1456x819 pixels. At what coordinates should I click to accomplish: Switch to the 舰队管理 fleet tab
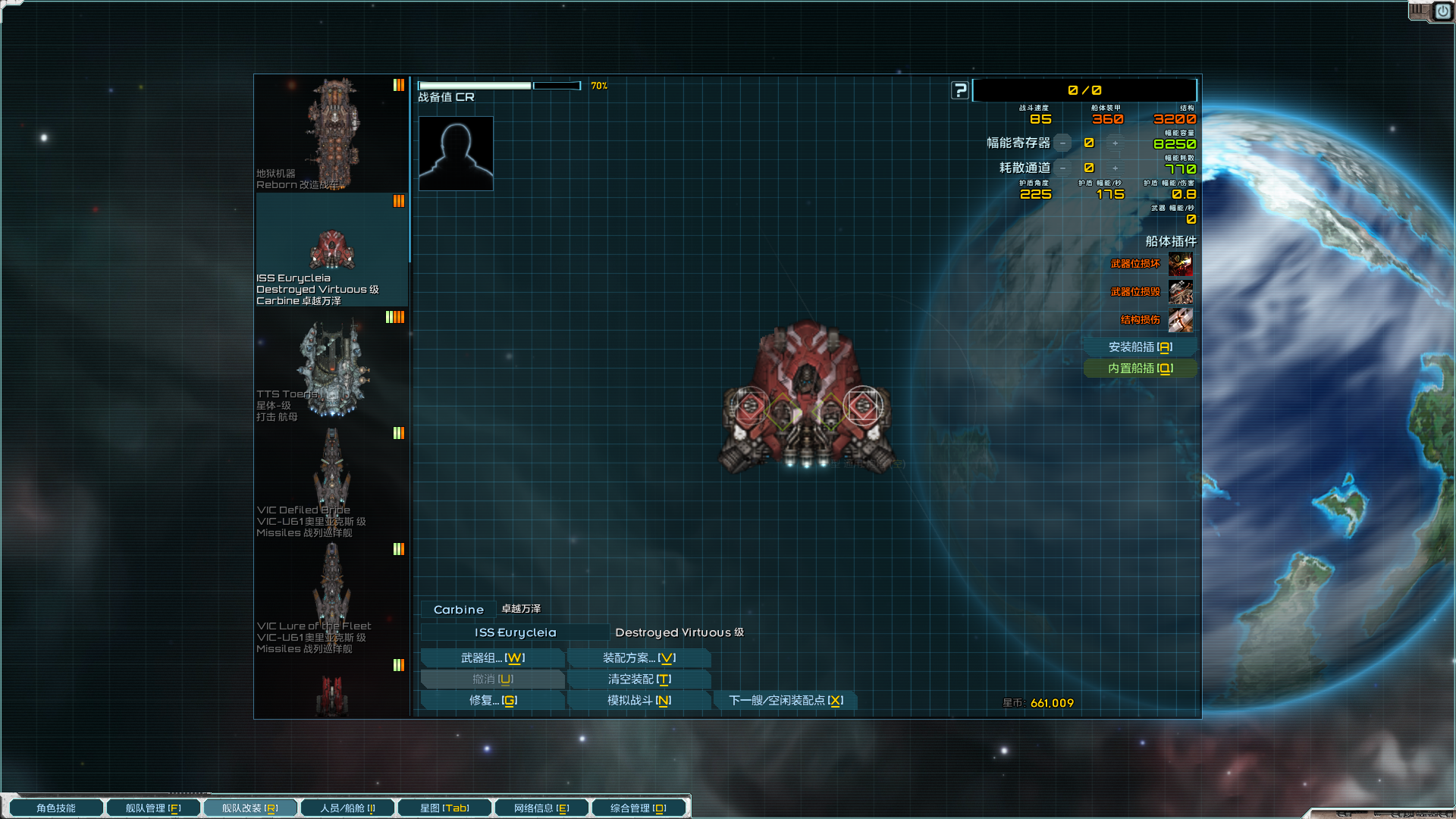[153, 808]
